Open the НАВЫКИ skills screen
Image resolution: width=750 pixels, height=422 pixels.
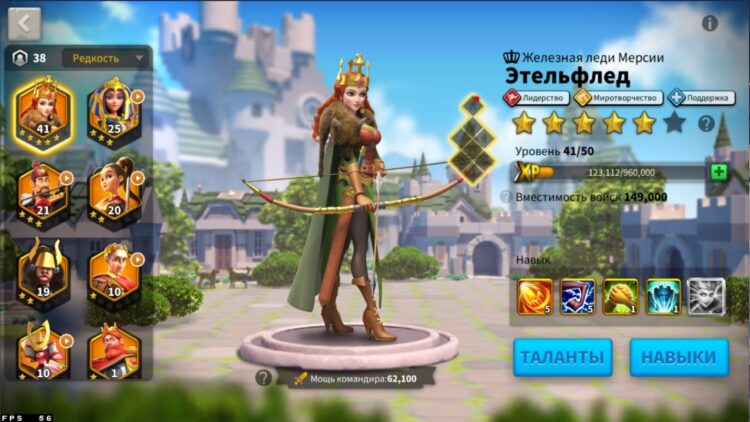678,357
